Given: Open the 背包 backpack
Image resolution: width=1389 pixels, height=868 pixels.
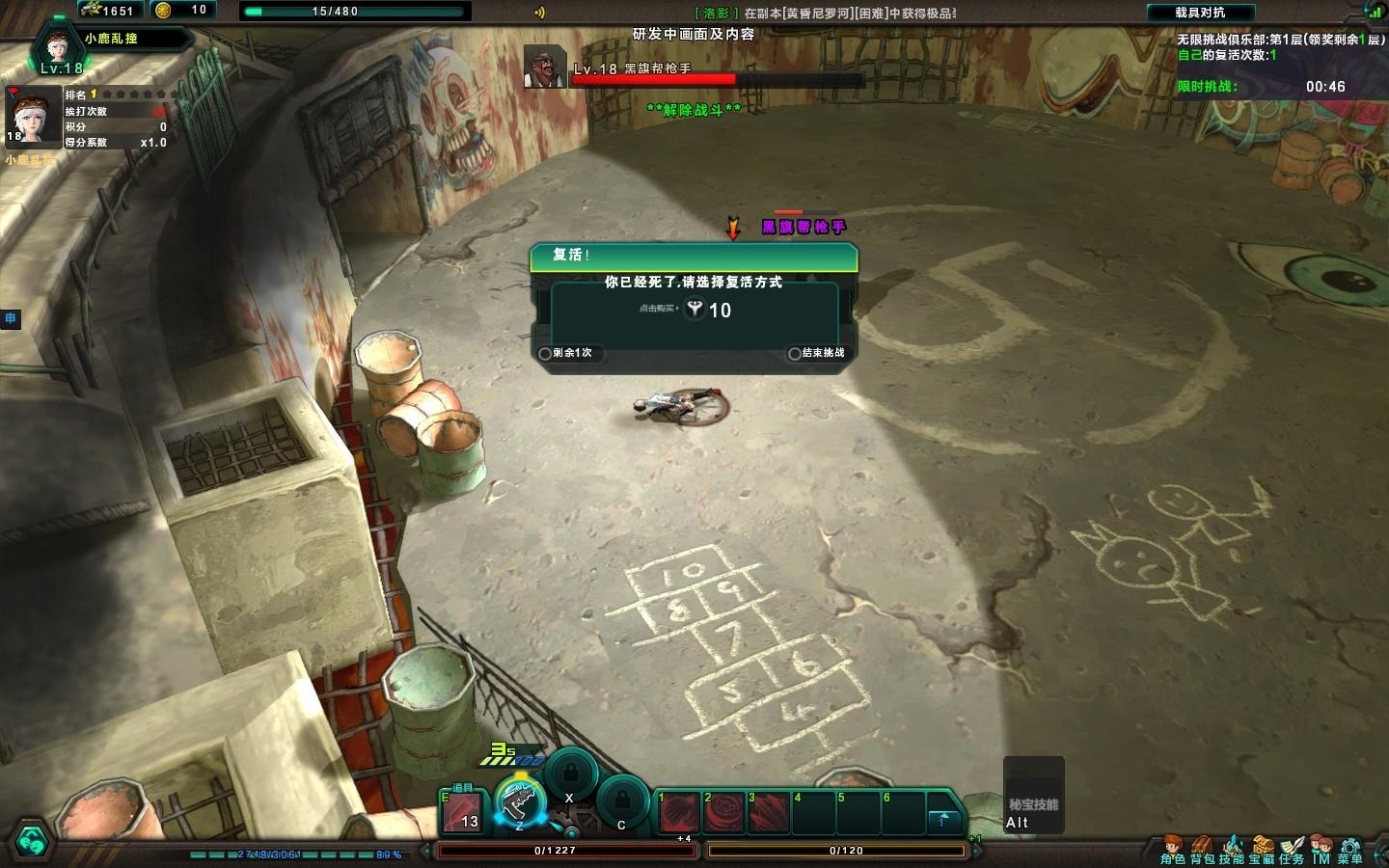Looking at the screenshot, I should point(1202,850).
